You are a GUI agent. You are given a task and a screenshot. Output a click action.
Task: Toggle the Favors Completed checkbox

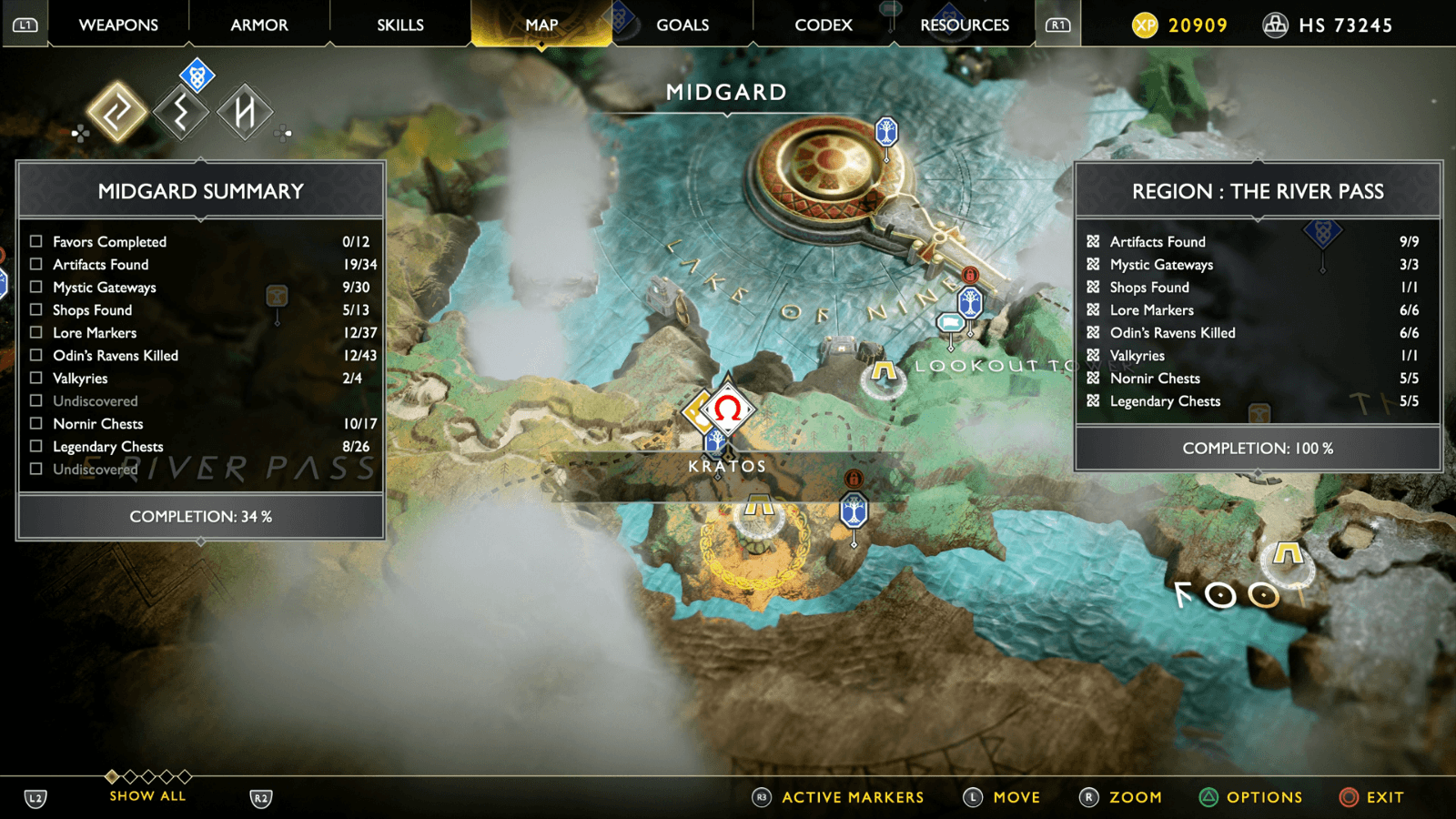pyautogui.click(x=35, y=241)
